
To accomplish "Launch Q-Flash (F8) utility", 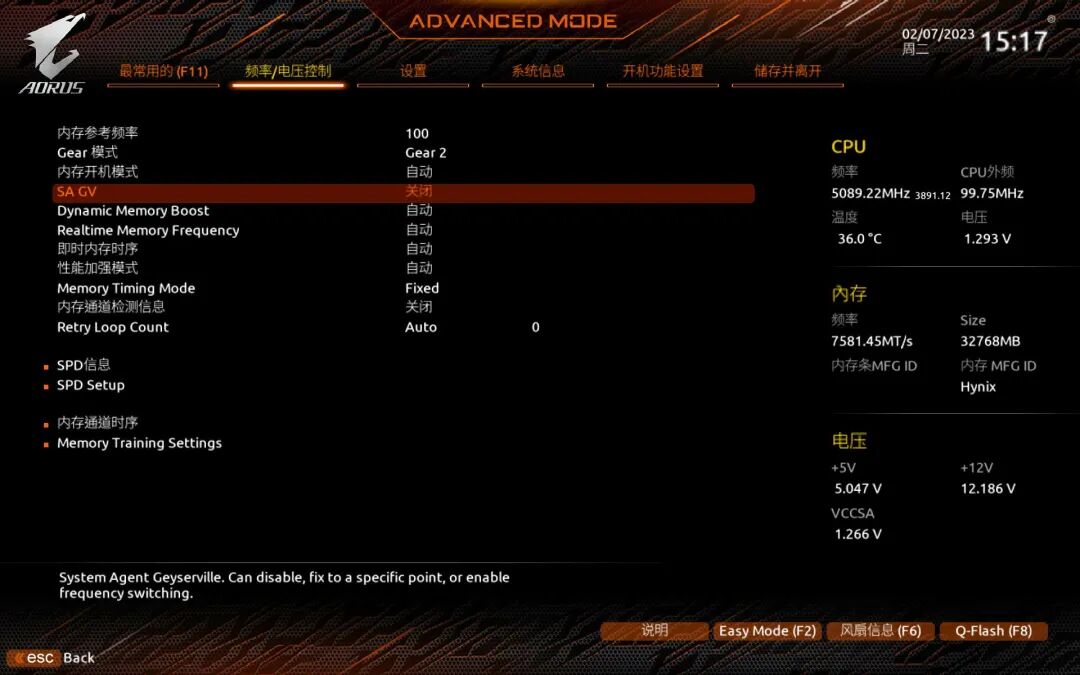I will click(993, 631).
